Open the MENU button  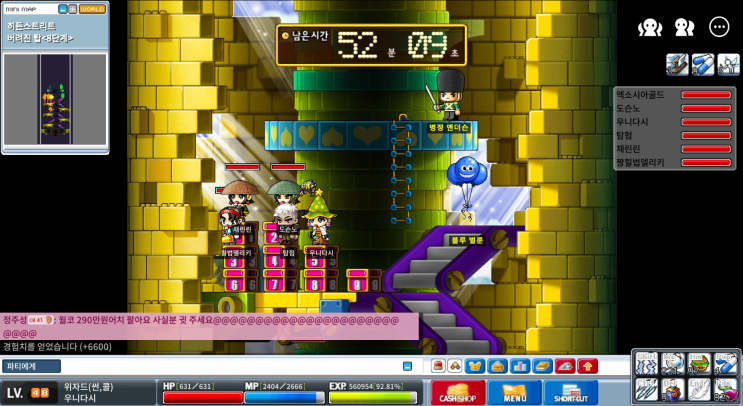click(514, 392)
